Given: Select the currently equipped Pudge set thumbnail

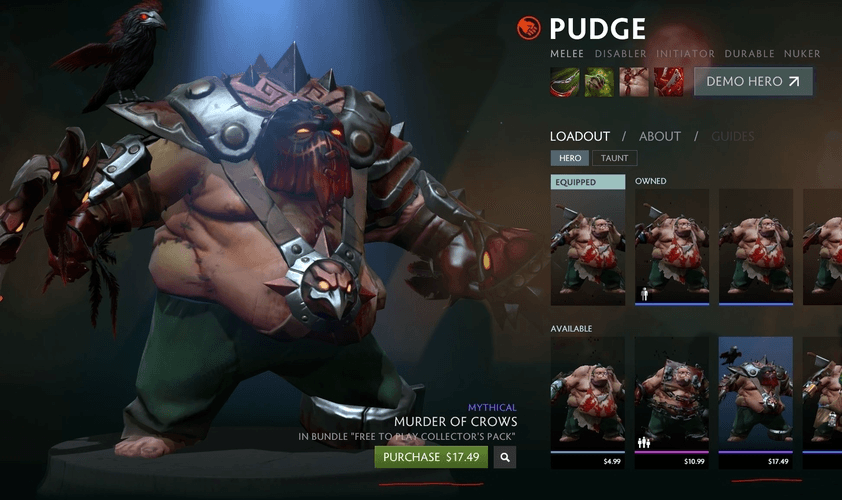Looking at the screenshot, I should tap(588, 247).
